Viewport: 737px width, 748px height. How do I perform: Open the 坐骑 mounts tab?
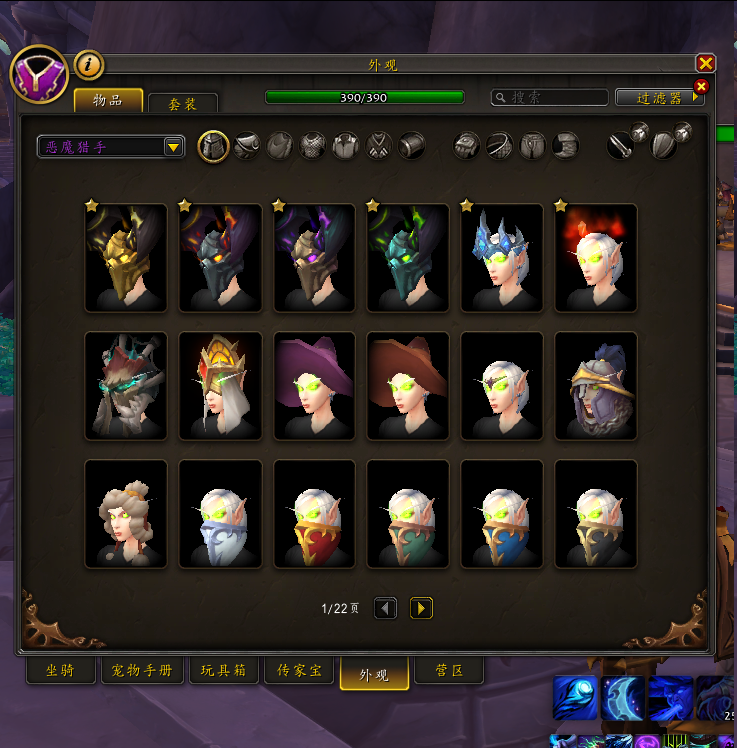click(x=60, y=670)
